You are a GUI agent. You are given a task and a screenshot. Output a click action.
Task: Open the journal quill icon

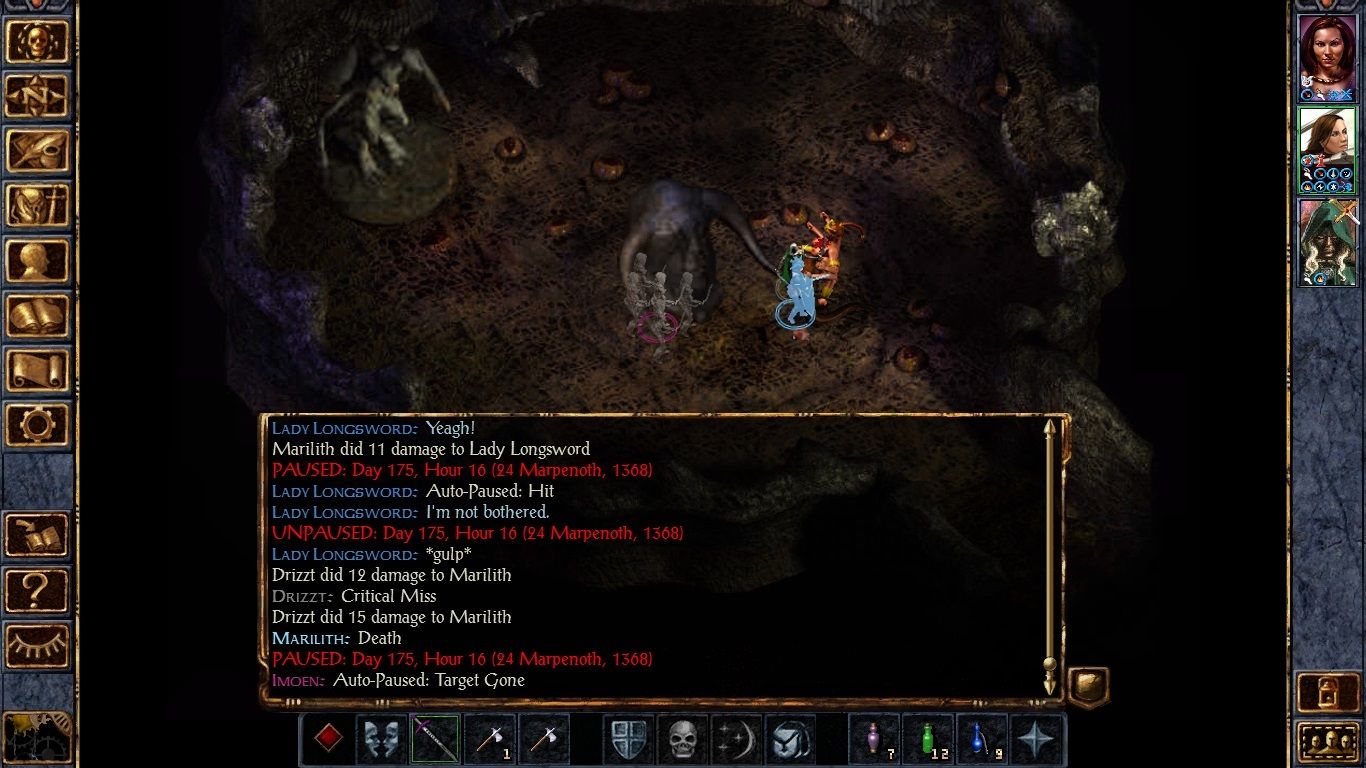point(37,151)
